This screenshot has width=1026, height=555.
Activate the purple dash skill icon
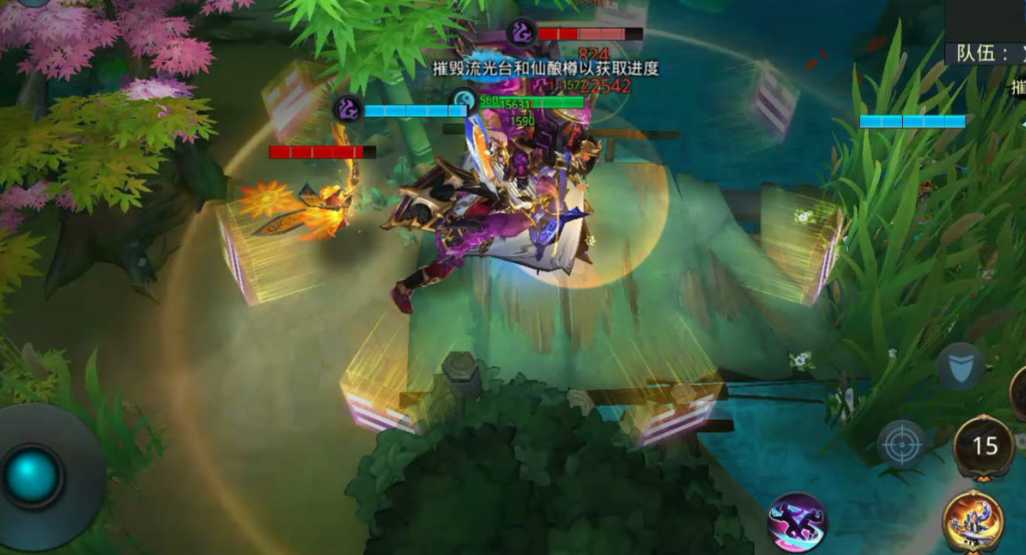point(797,522)
